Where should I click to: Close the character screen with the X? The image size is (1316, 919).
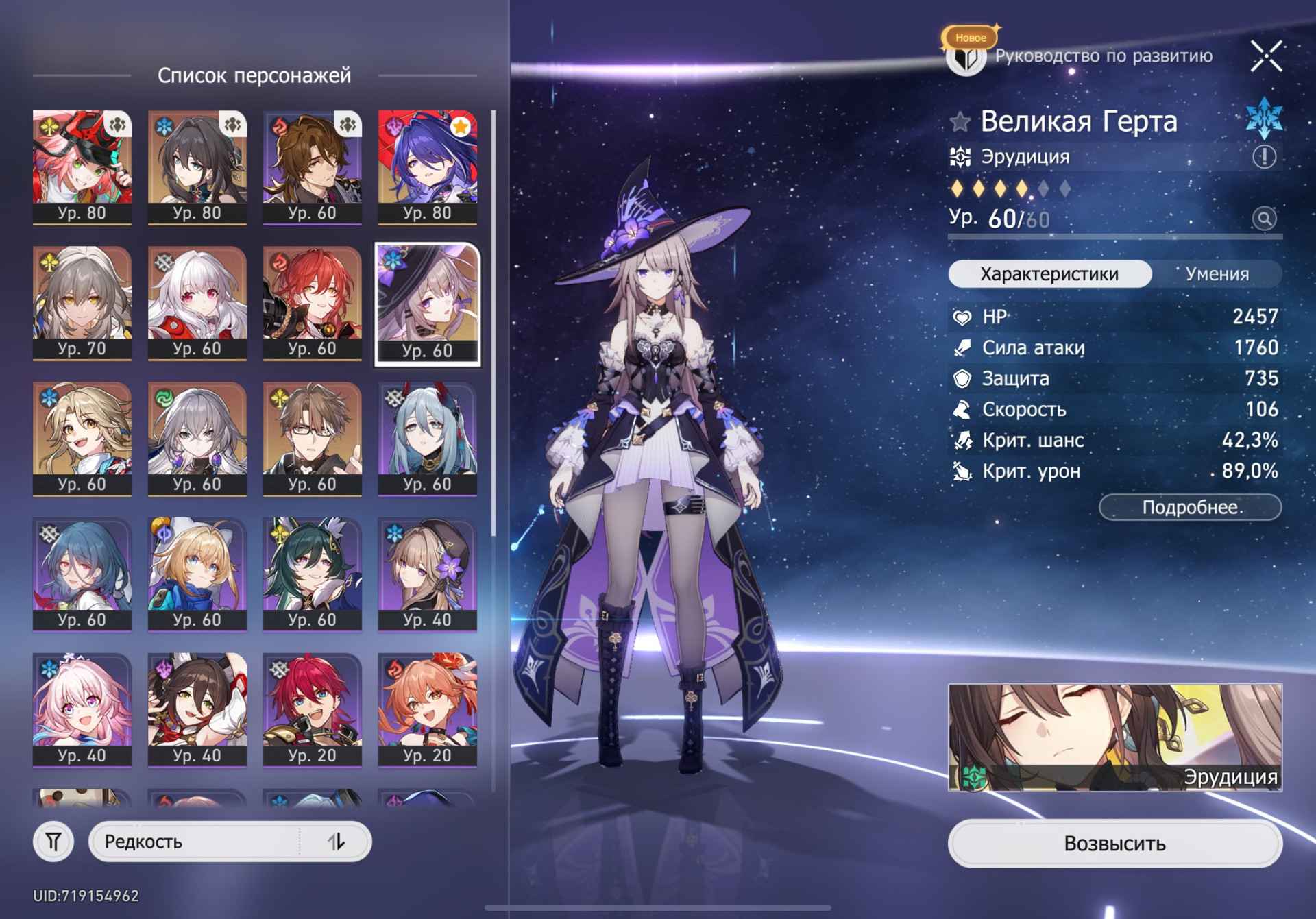[x=1265, y=56]
